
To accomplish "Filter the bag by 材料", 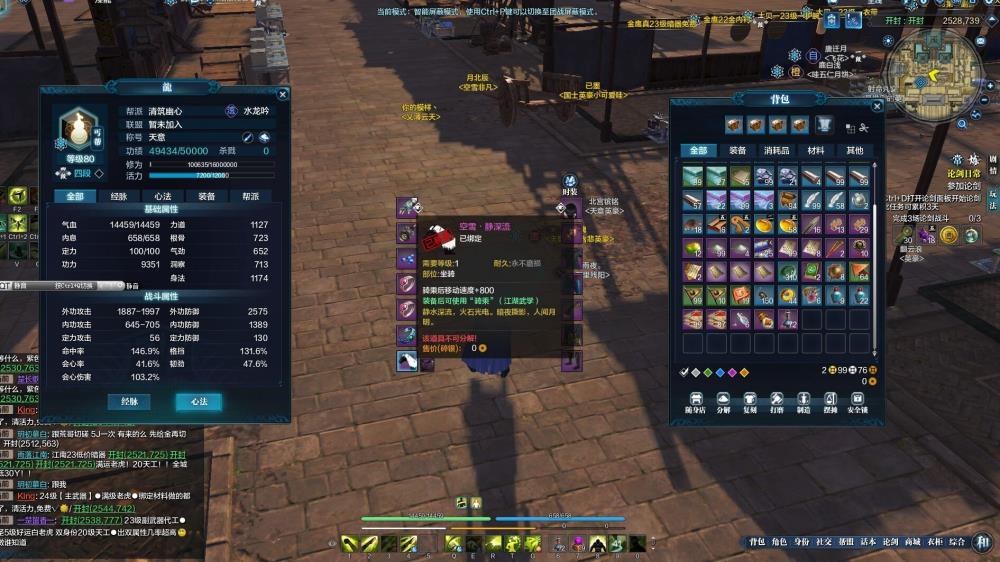I will (816, 150).
